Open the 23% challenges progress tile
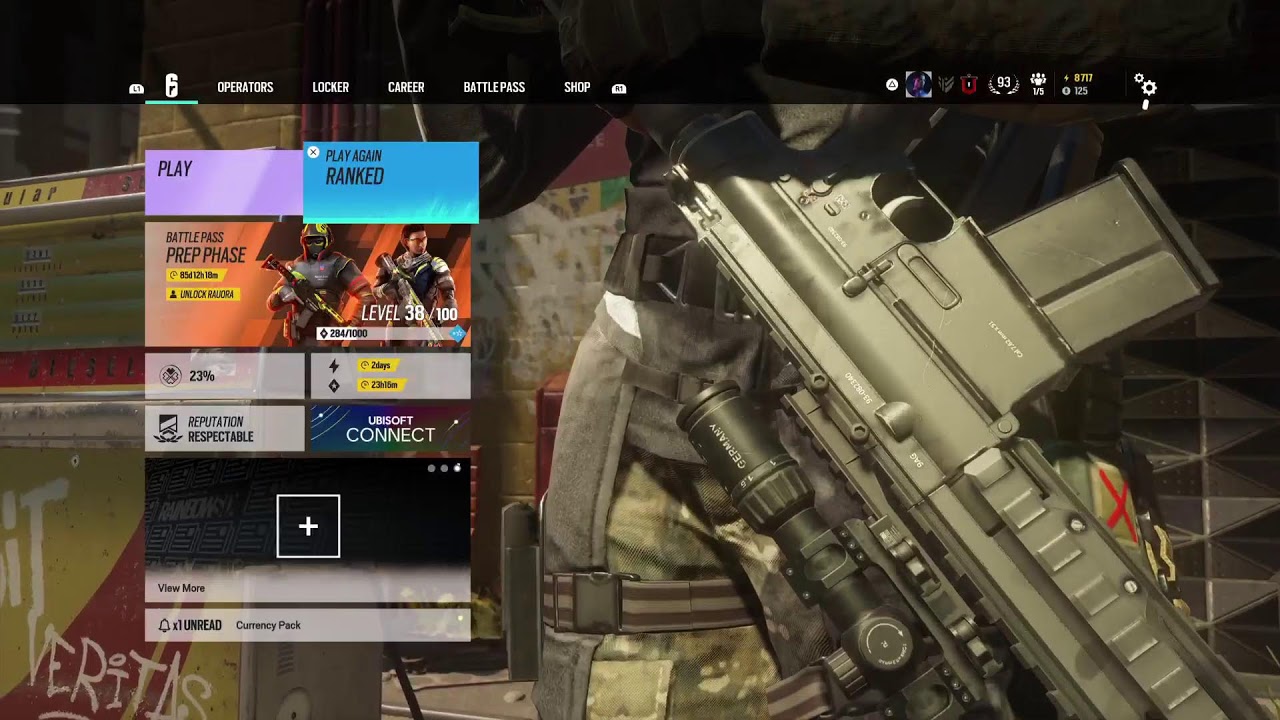 [224, 376]
